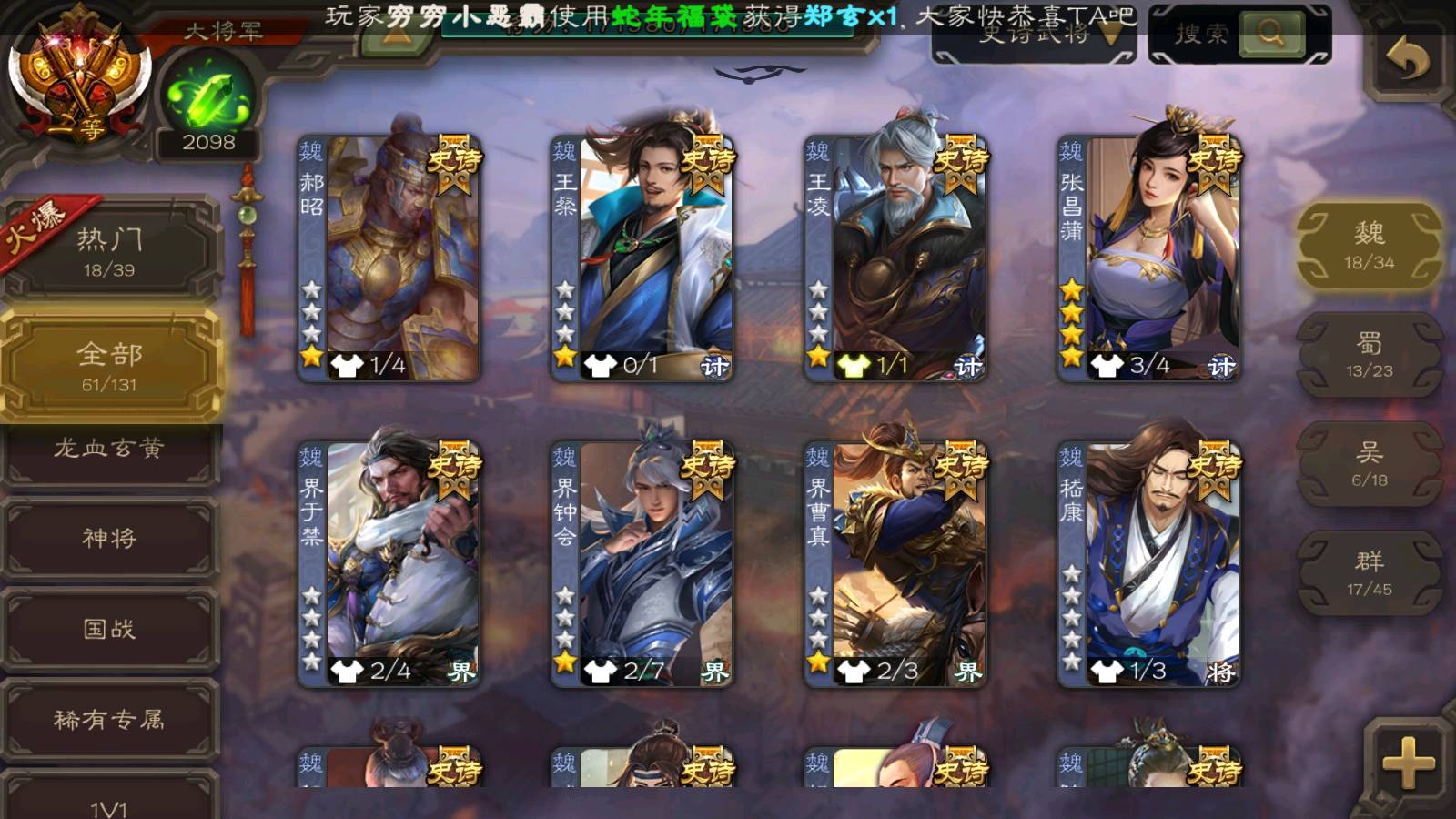Viewport: 1456px width, 819px height.
Task: Switch to the 全部 heroes tab
Action: 109,366
